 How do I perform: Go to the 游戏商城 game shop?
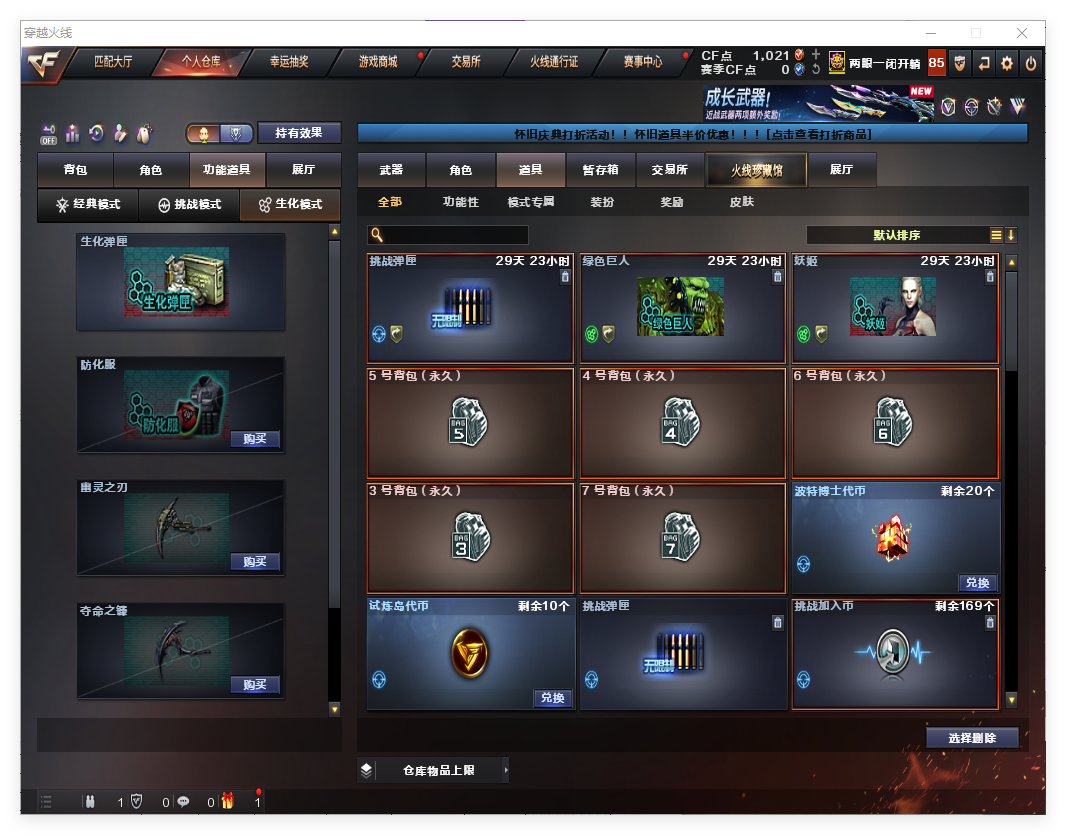(378, 62)
